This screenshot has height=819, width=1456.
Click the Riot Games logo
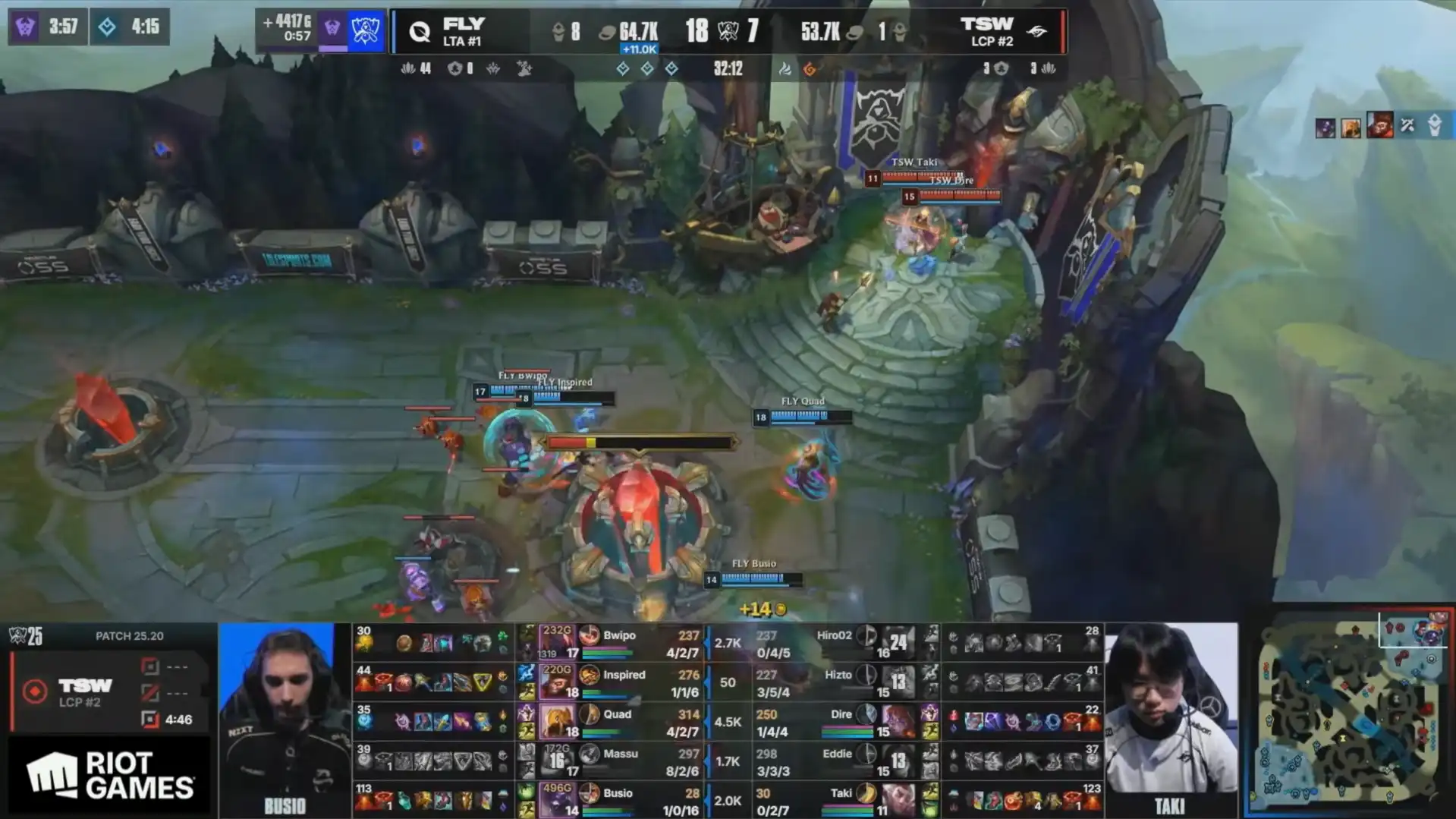click(x=110, y=776)
